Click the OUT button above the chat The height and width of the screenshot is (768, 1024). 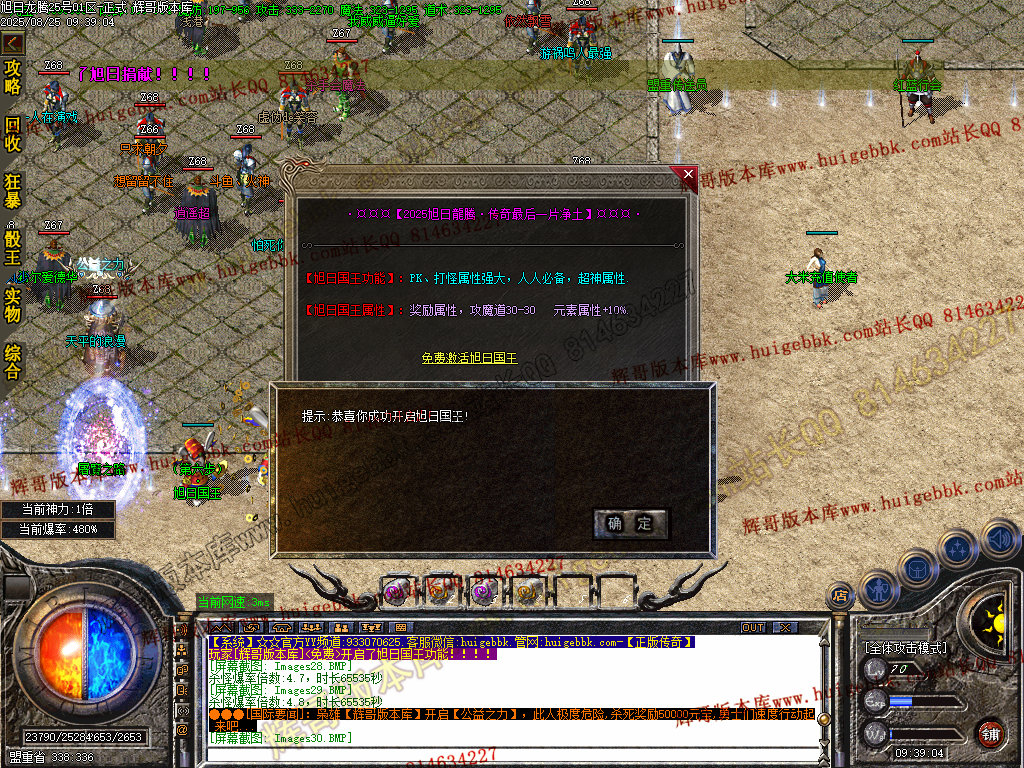click(753, 627)
